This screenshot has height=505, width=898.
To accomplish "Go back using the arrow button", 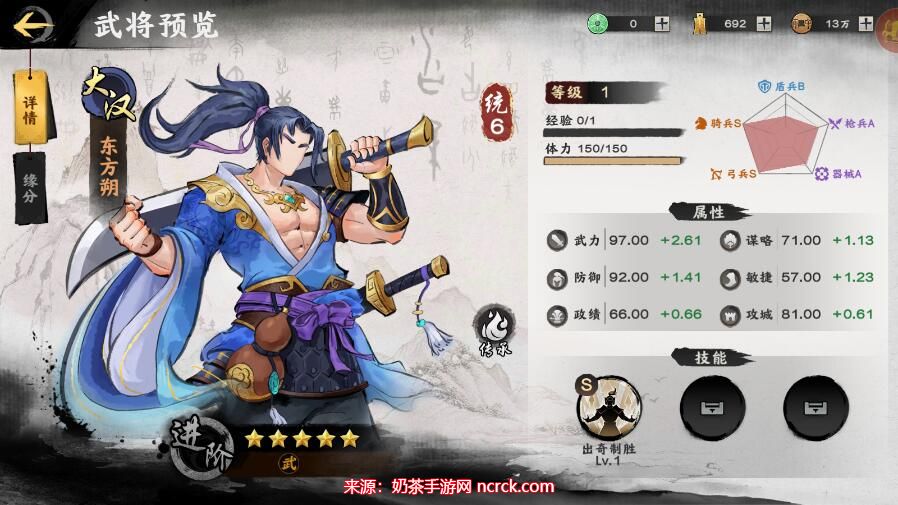I will (34, 22).
